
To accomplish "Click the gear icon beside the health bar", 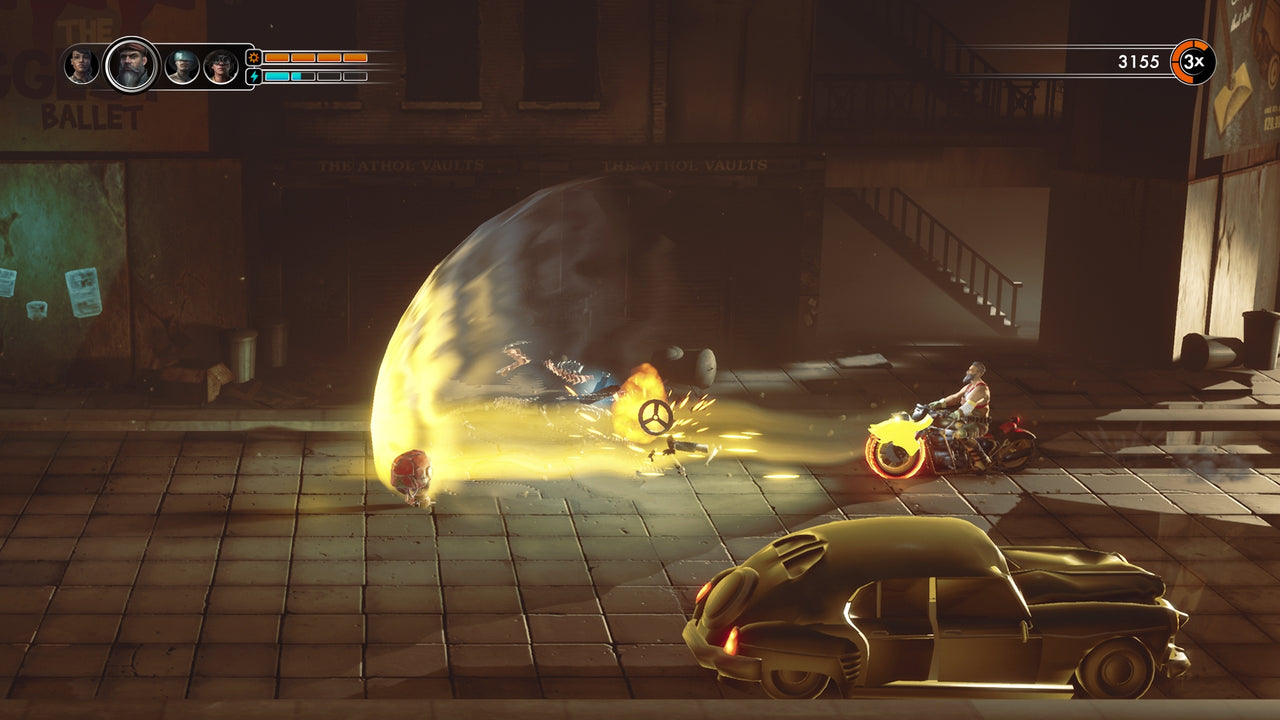I will 253,58.
